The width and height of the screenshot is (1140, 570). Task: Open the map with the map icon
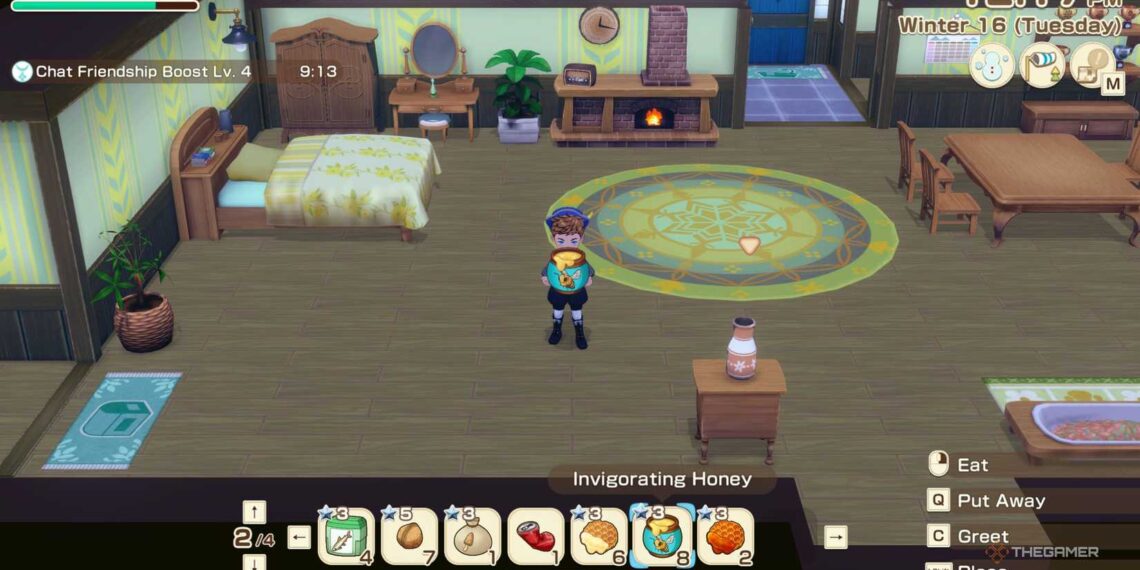pos(1093,66)
